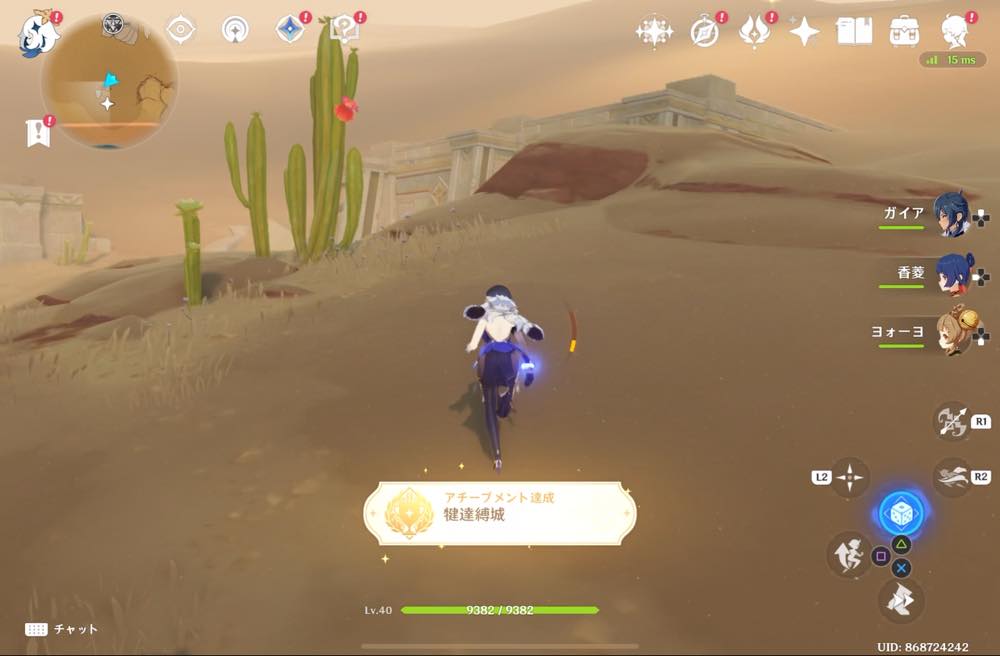
Task: Click the blue diamond star icon
Action: tap(289, 29)
